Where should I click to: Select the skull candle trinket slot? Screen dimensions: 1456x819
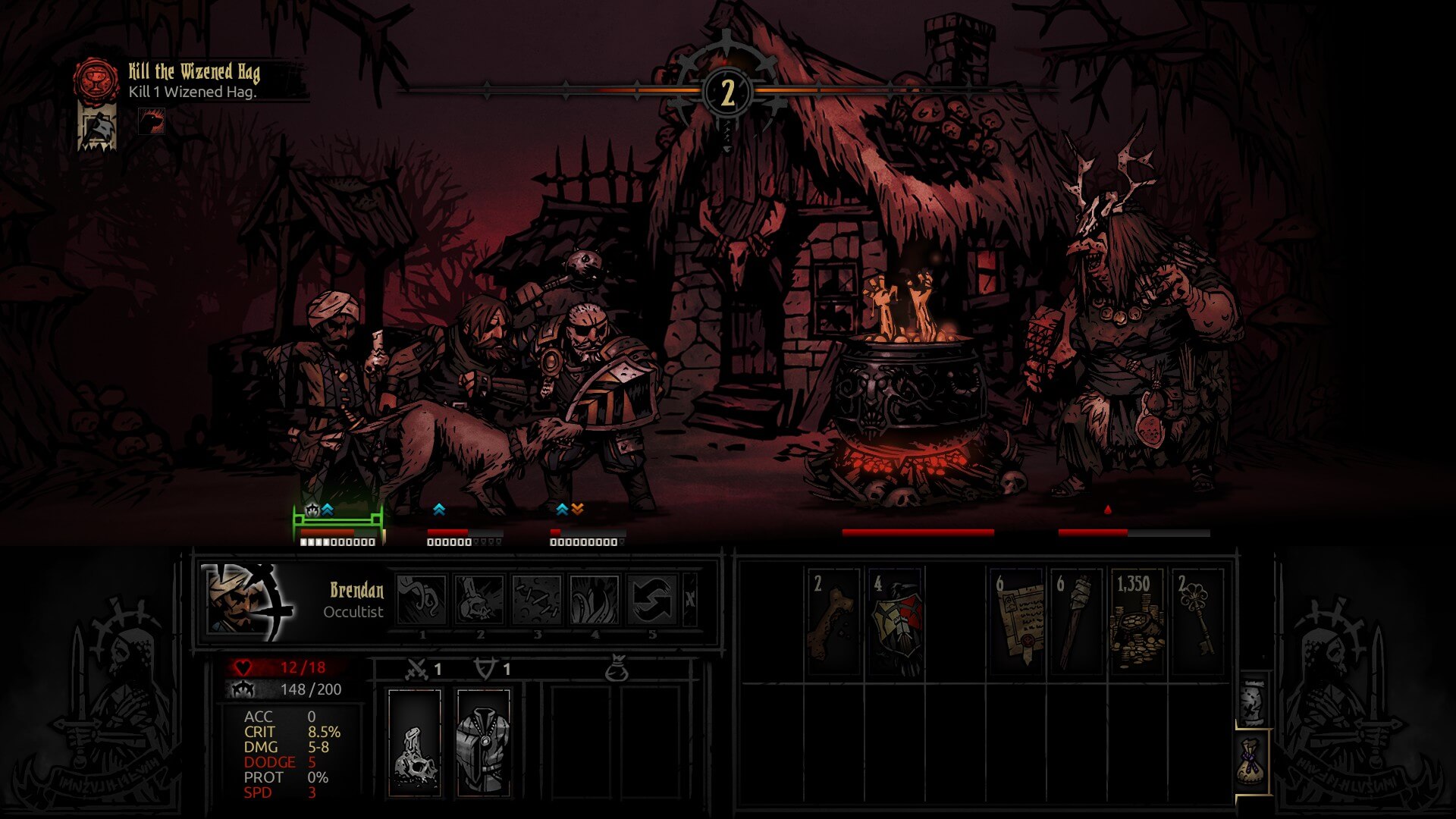pos(415,742)
